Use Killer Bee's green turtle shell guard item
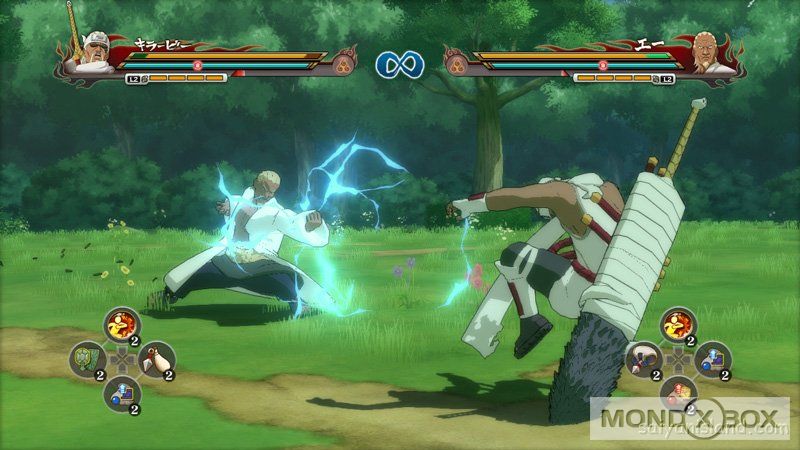 pos(87,358)
